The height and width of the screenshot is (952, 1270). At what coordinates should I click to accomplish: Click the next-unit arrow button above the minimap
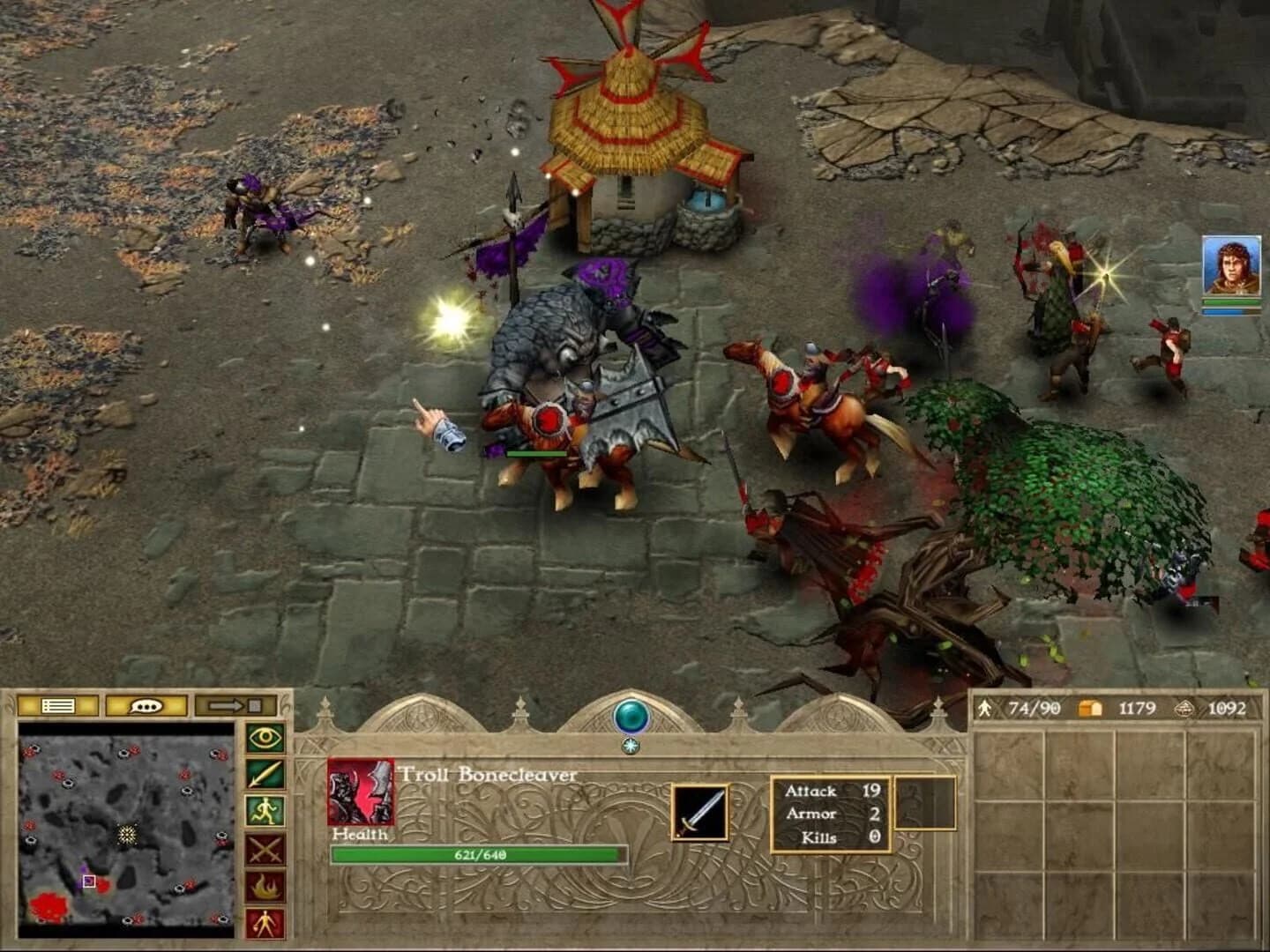point(236,705)
